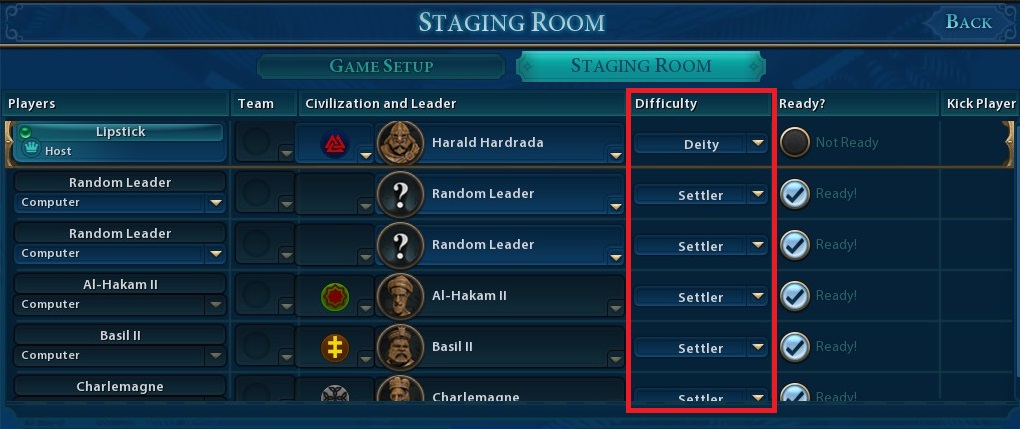Go back using the Back button
The width and height of the screenshot is (1020, 429).
tap(968, 22)
